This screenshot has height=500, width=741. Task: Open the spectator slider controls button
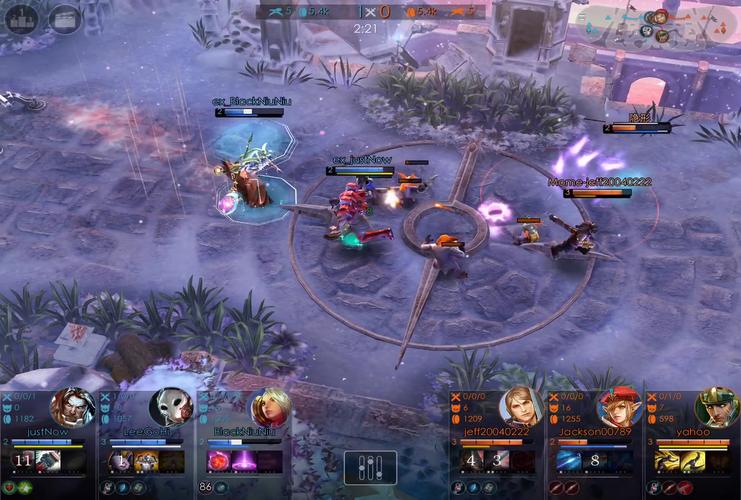[370, 468]
